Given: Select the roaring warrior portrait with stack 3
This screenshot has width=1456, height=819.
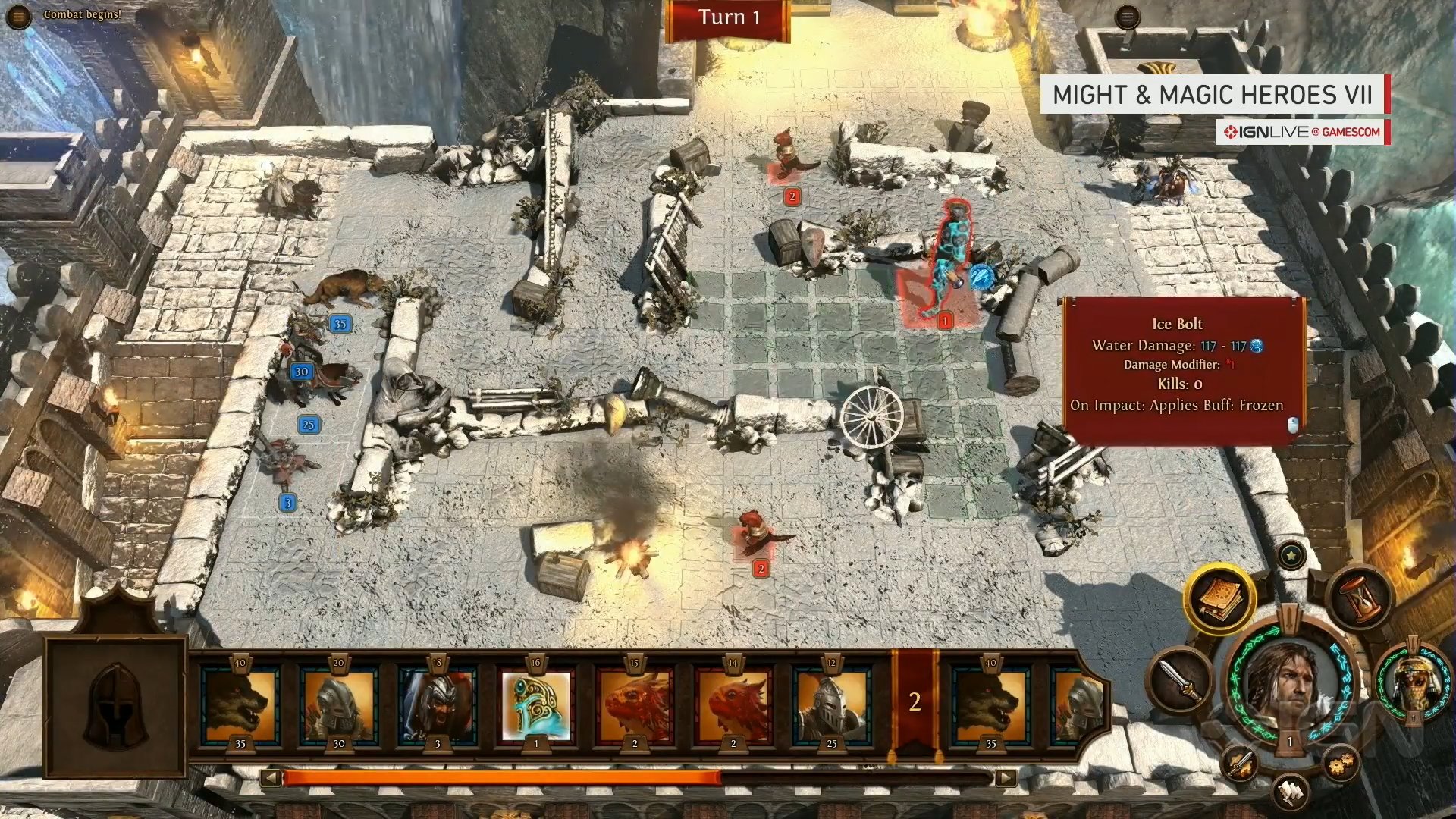Looking at the screenshot, I should point(438,704).
